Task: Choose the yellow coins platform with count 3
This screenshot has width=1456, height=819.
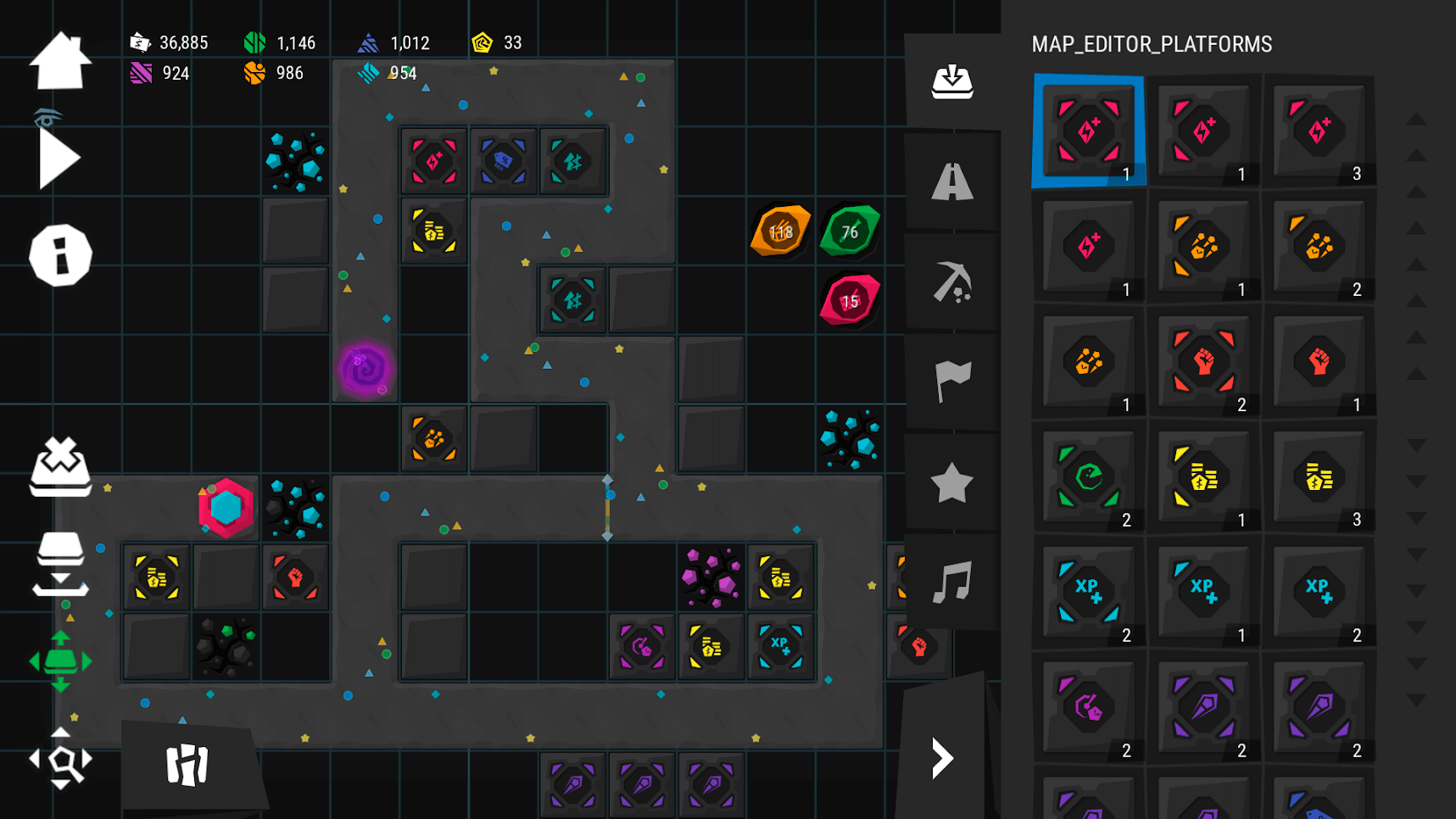Action: [x=1319, y=477]
